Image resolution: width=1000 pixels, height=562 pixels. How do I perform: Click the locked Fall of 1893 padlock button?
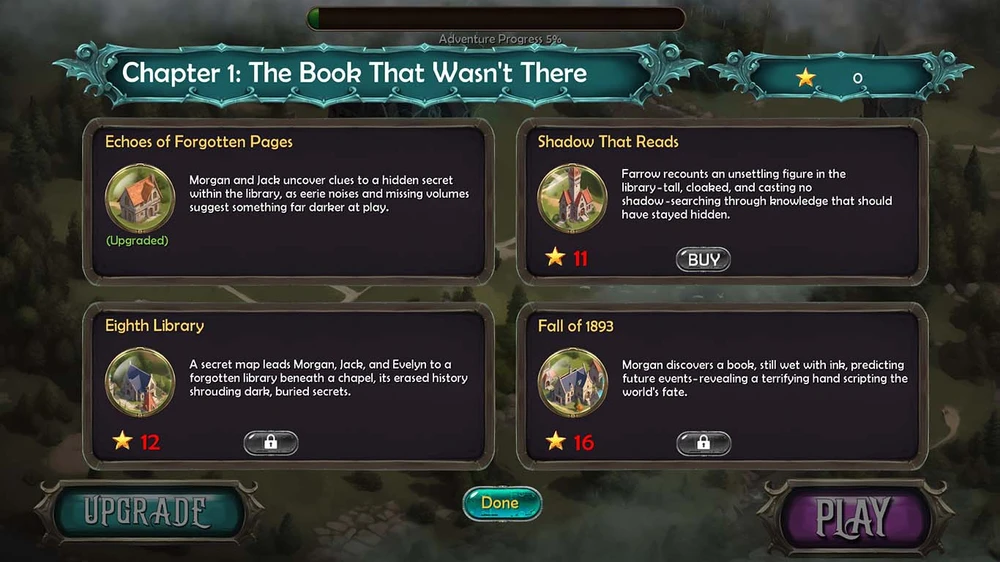[x=703, y=442]
